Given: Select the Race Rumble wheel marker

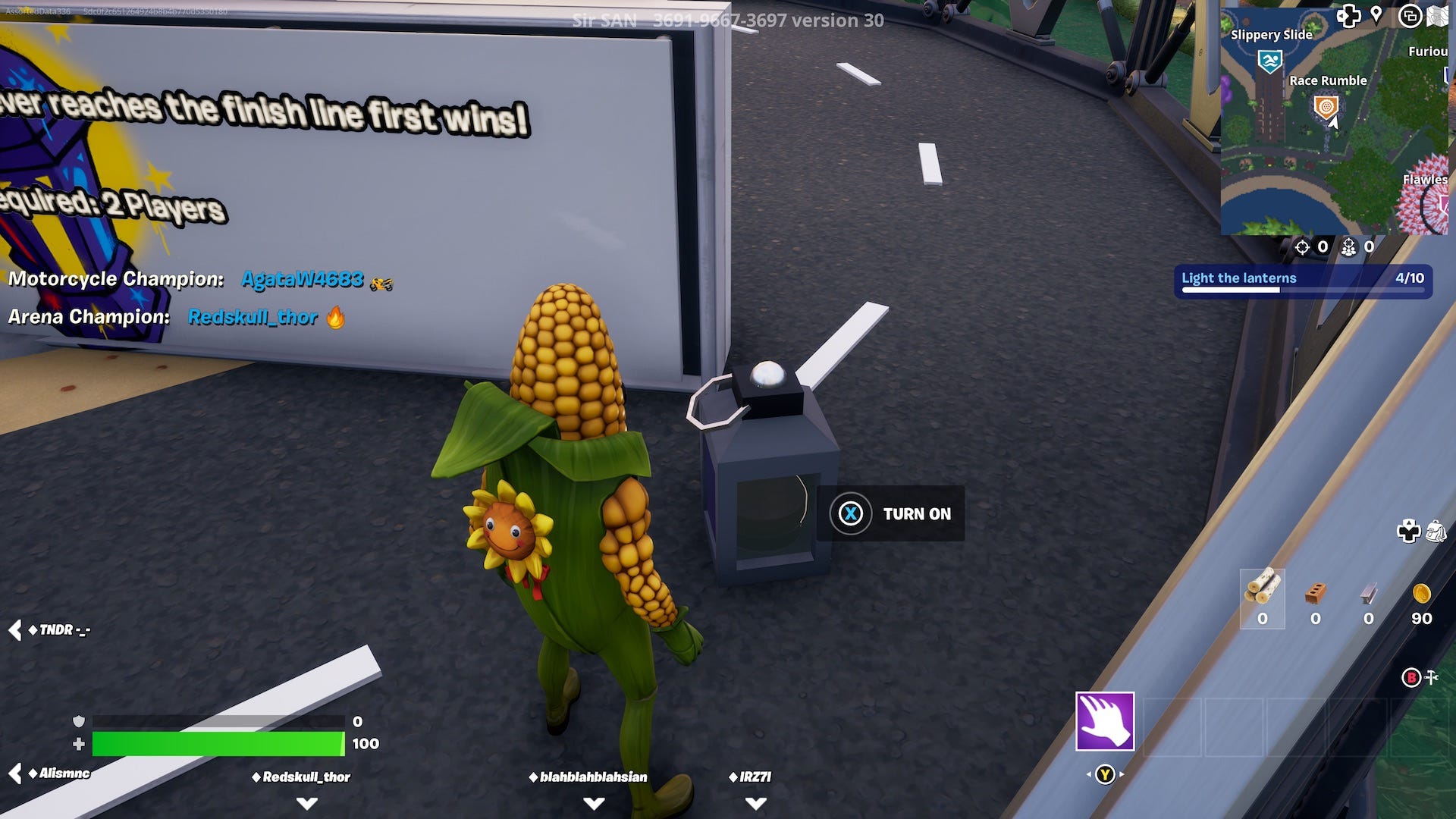Looking at the screenshot, I should click(x=1327, y=107).
